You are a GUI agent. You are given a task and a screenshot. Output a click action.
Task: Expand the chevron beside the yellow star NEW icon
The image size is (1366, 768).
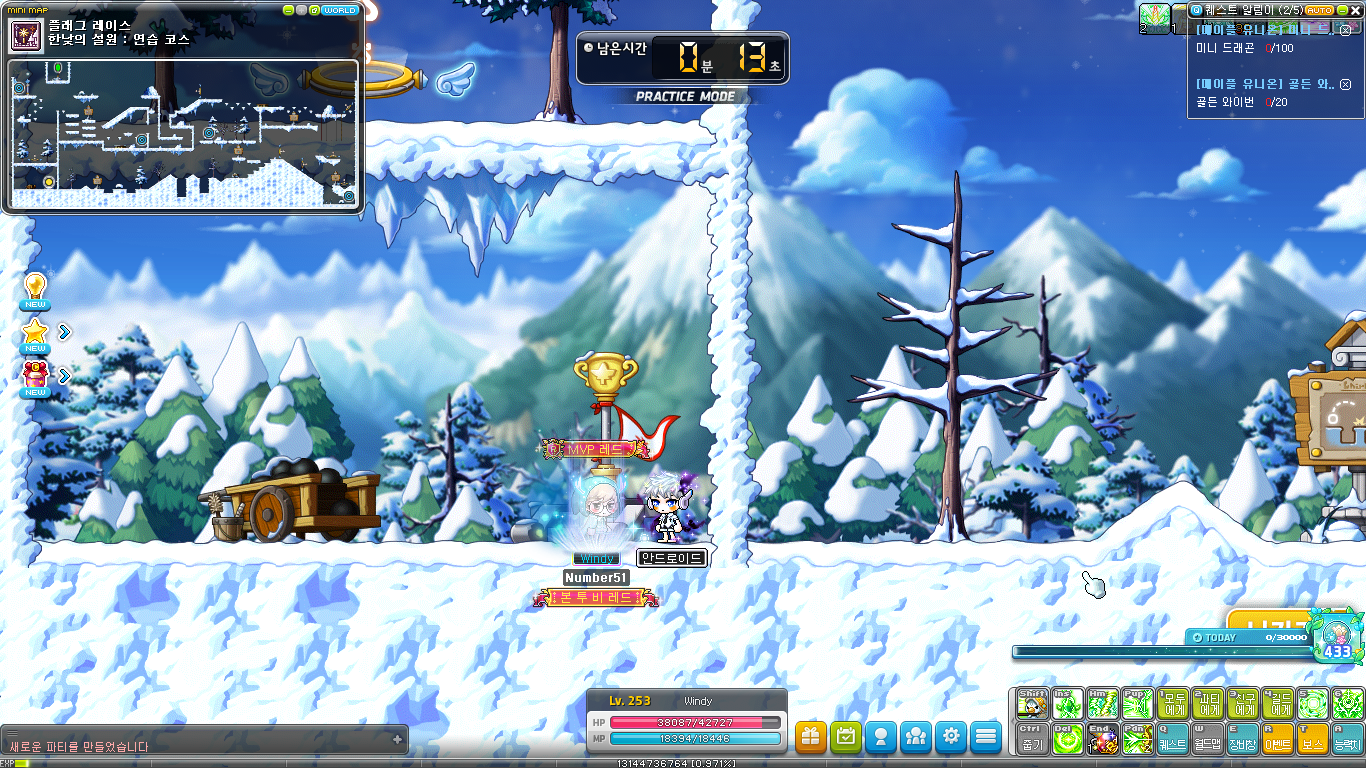(64, 332)
